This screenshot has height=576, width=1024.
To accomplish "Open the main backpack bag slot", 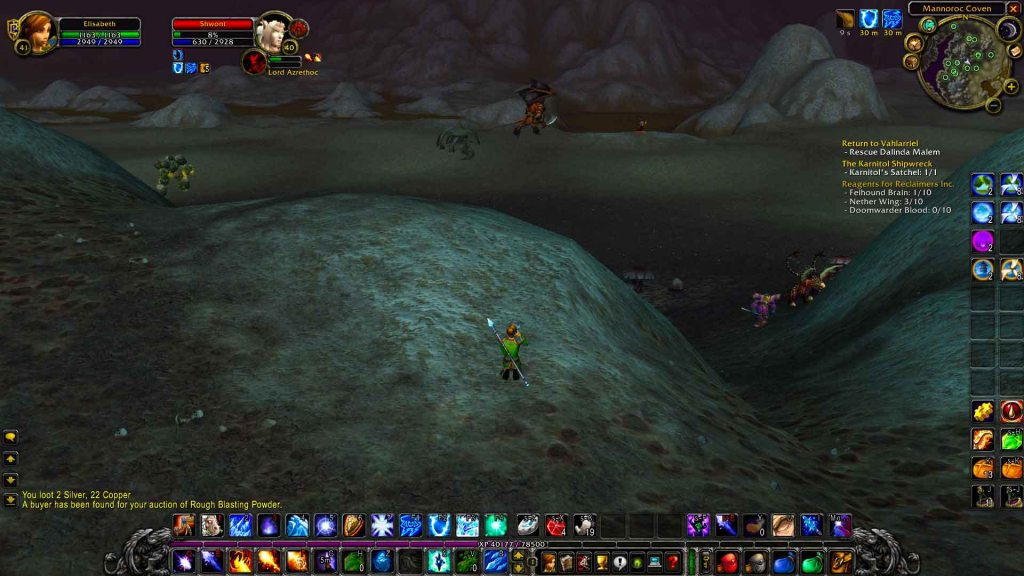I will tap(842, 561).
